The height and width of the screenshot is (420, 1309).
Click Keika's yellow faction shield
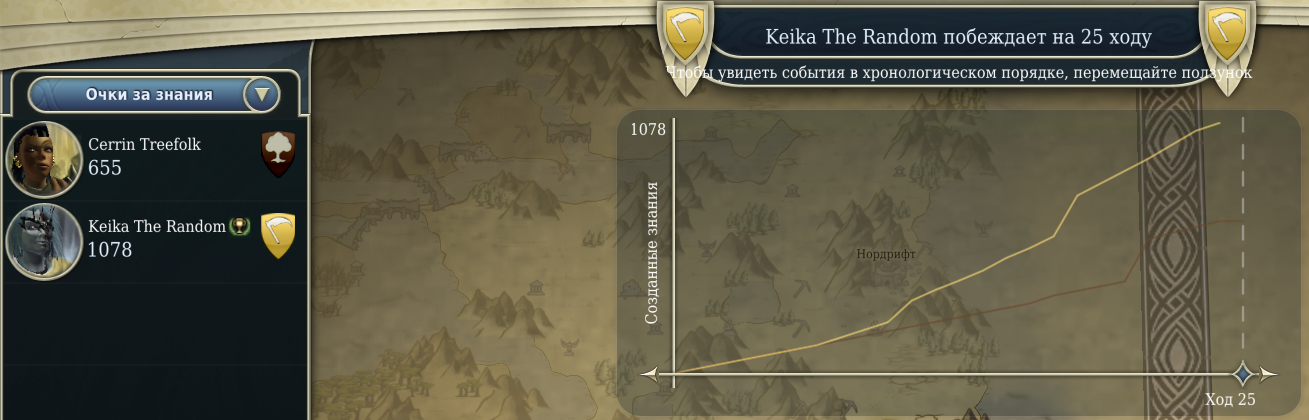click(x=277, y=235)
